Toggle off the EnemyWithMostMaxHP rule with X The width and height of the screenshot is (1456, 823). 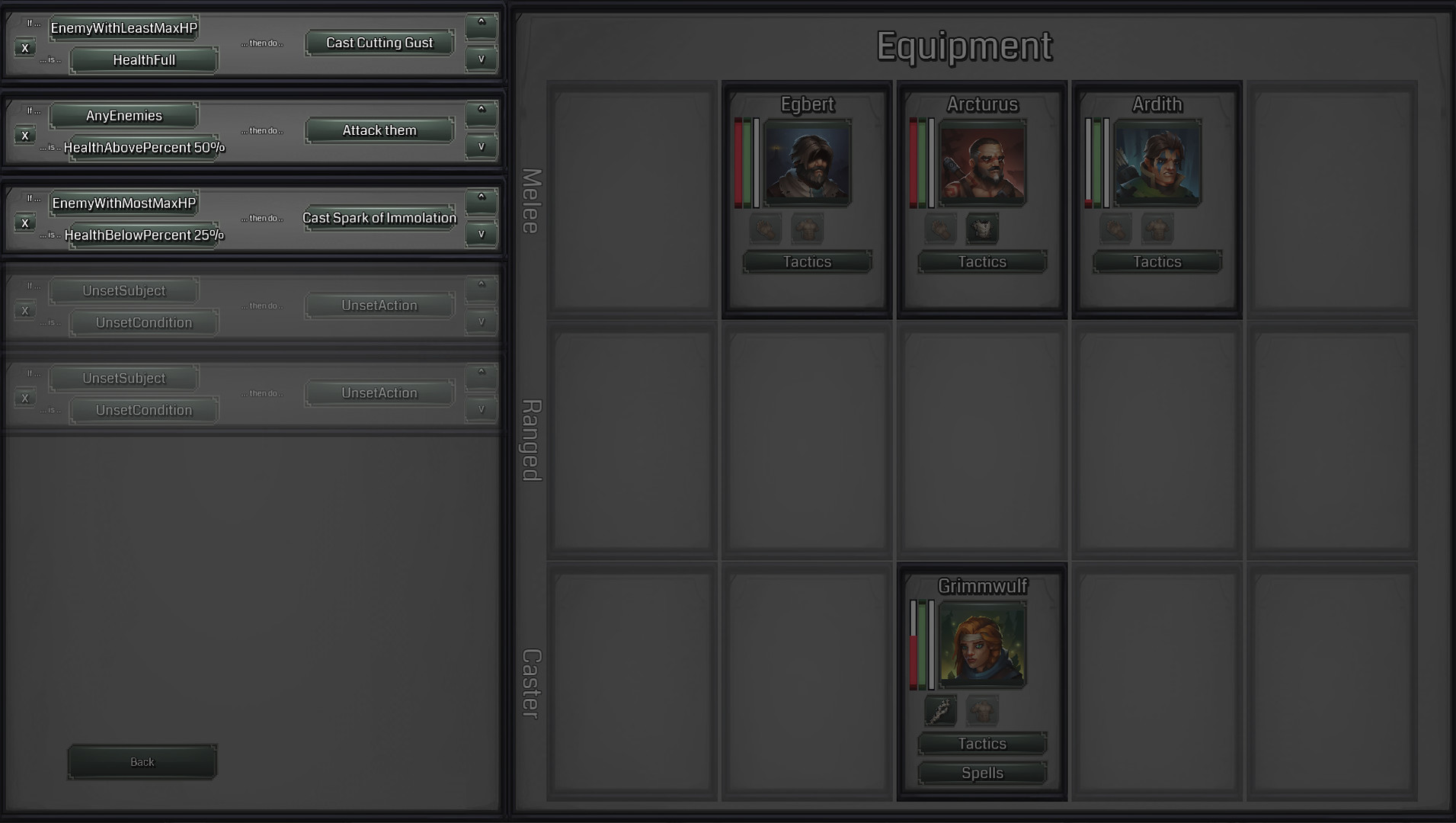(x=25, y=223)
